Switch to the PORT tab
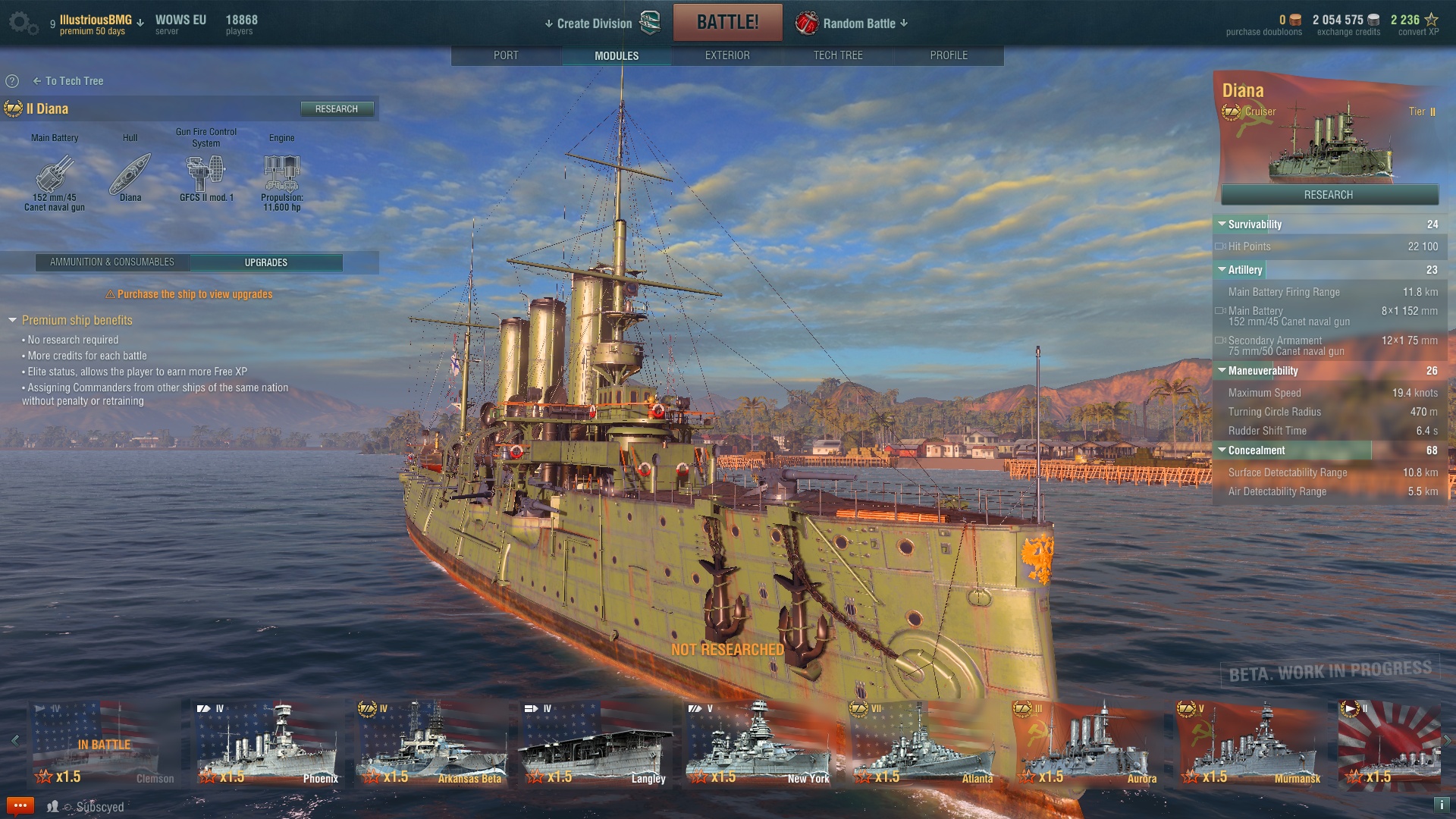 [506, 55]
